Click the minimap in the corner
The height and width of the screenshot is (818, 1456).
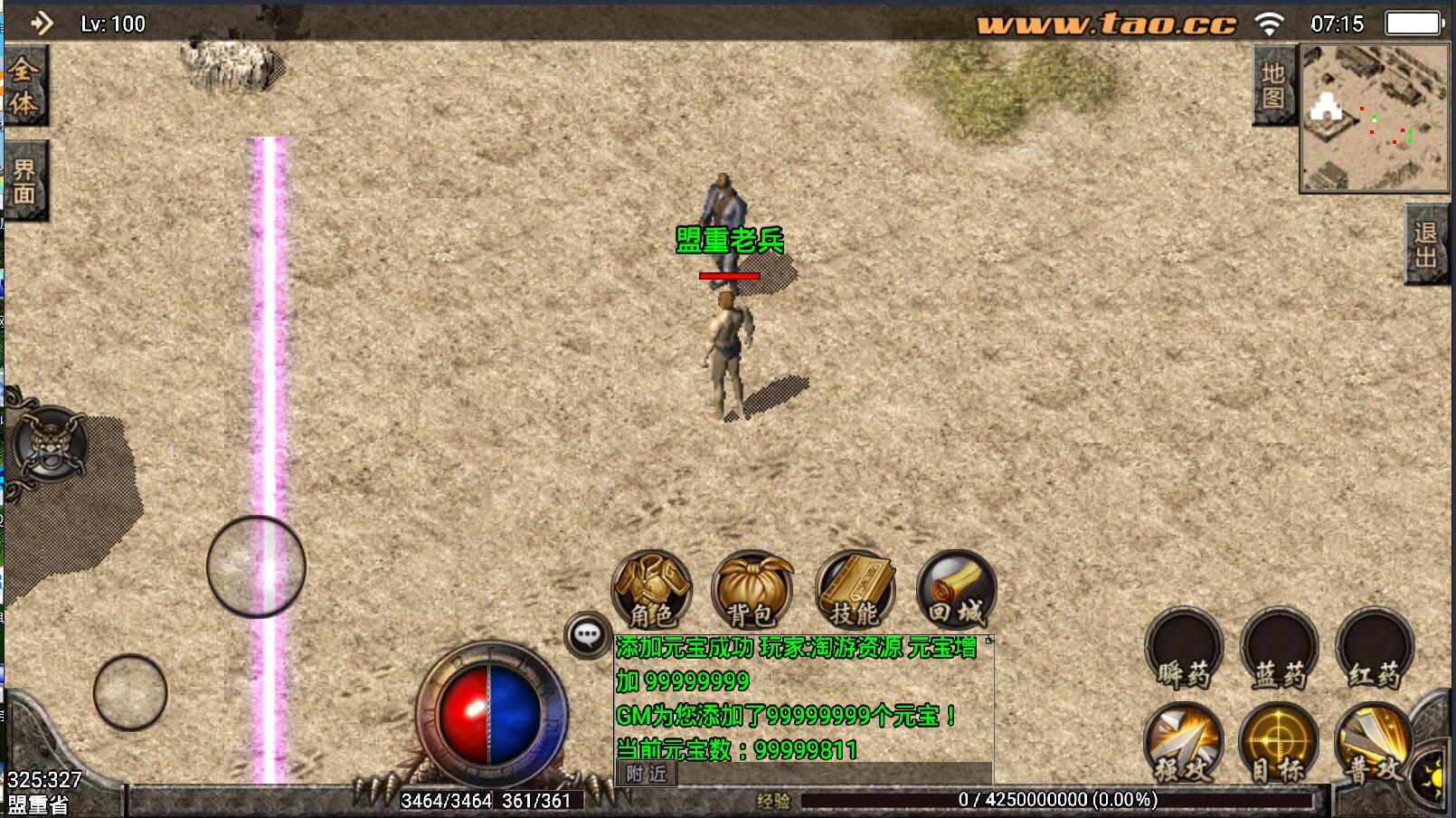[x=1376, y=119]
